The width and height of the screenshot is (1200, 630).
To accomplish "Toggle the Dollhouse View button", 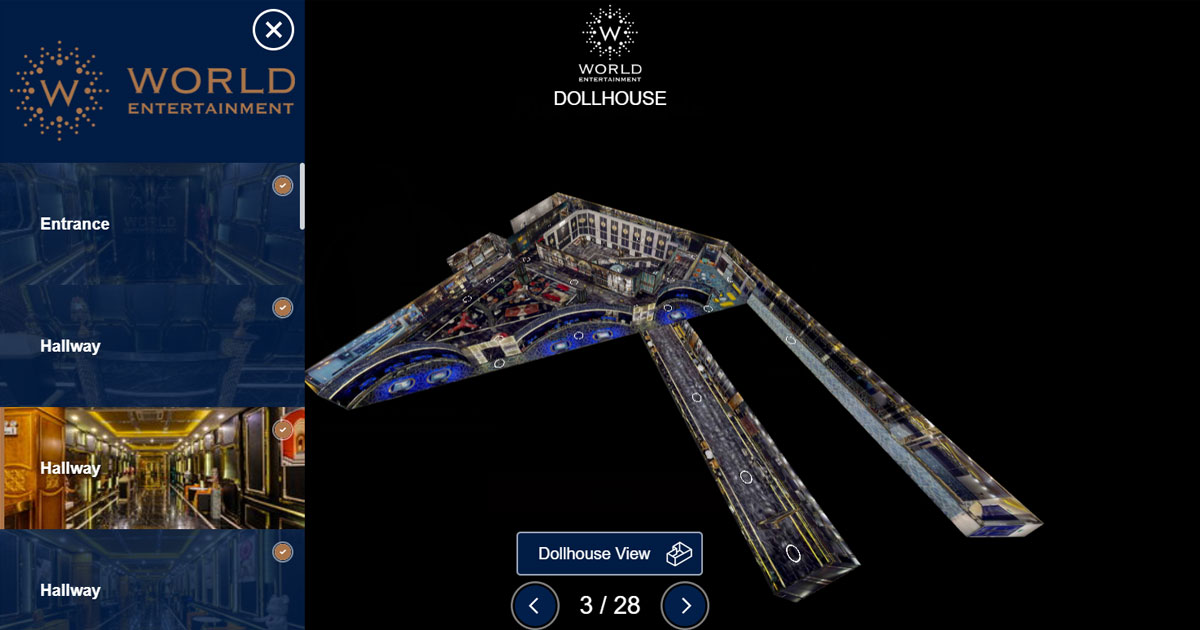I will [609, 553].
